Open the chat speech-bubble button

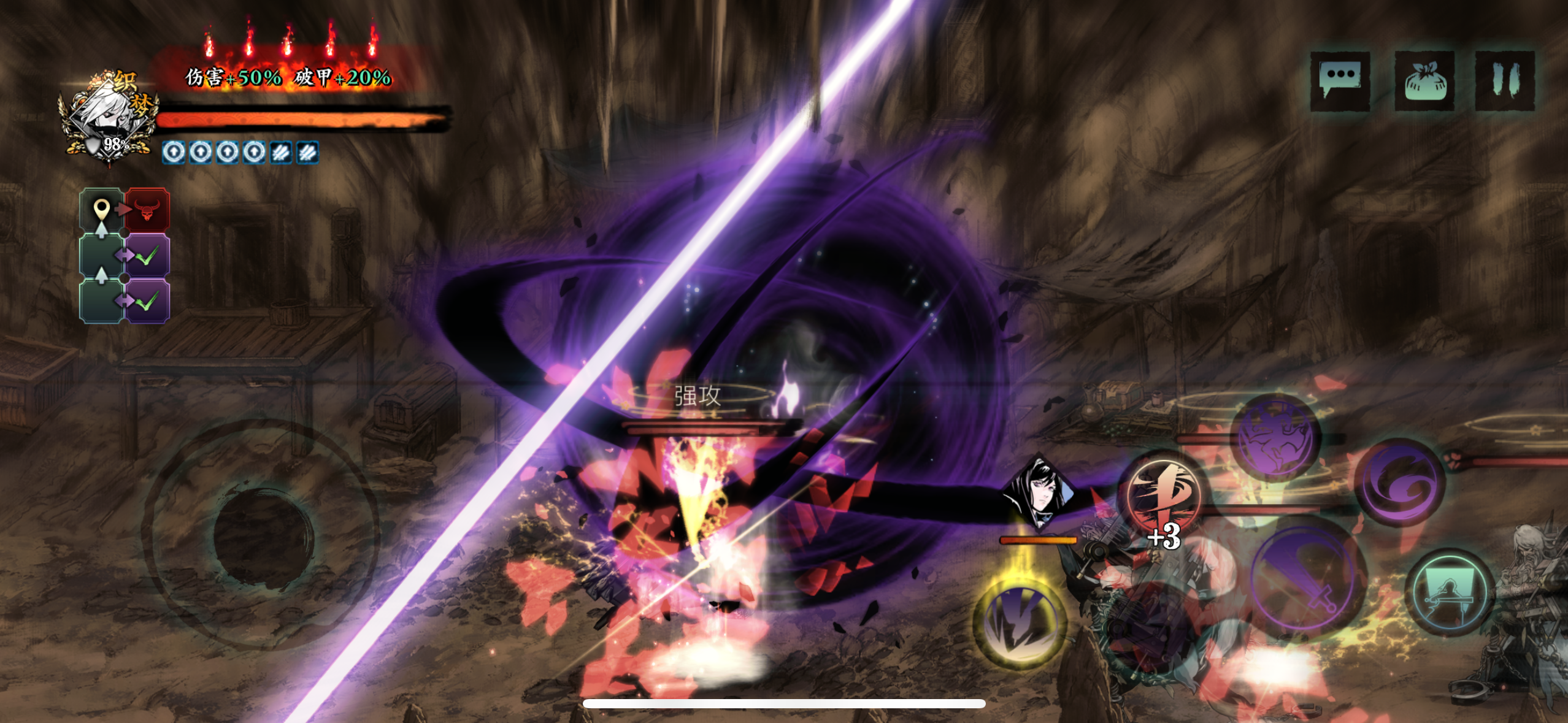pos(1340,80)
